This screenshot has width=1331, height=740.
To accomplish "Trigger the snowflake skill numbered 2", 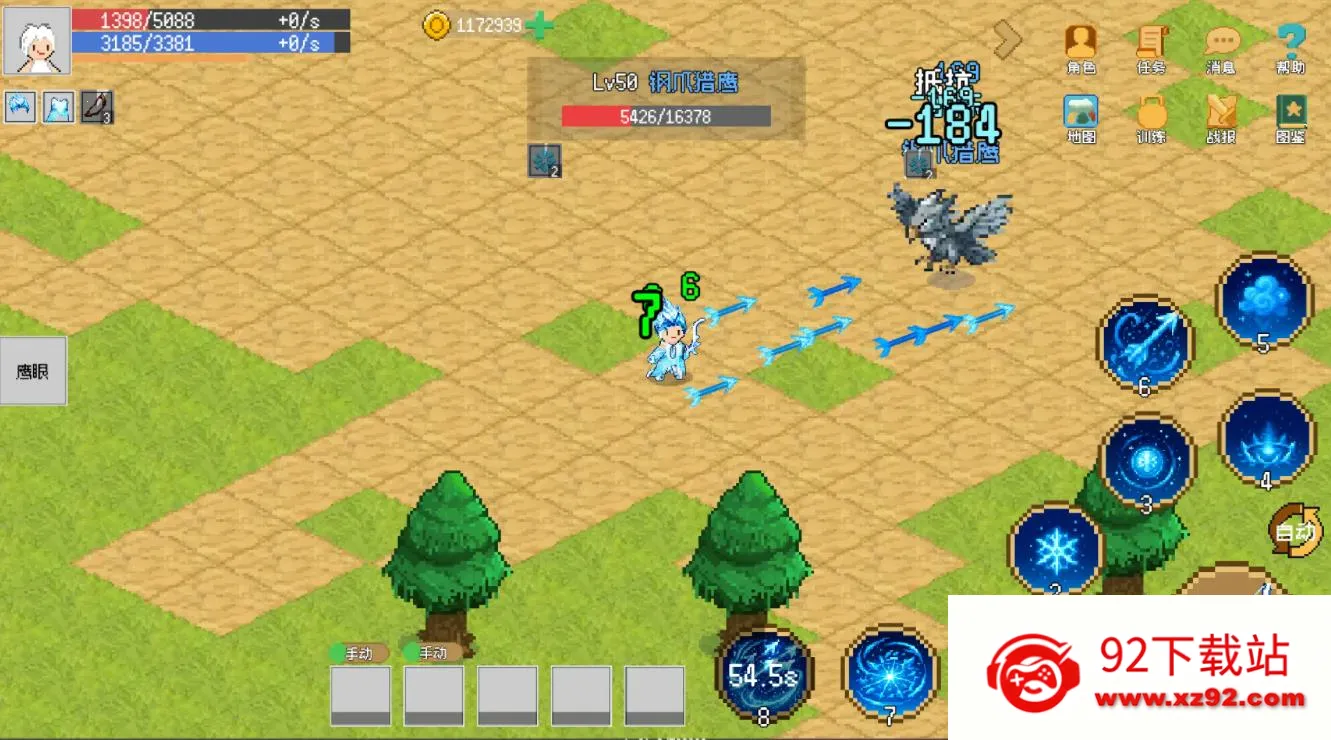I will click(x=1055, y=549).
